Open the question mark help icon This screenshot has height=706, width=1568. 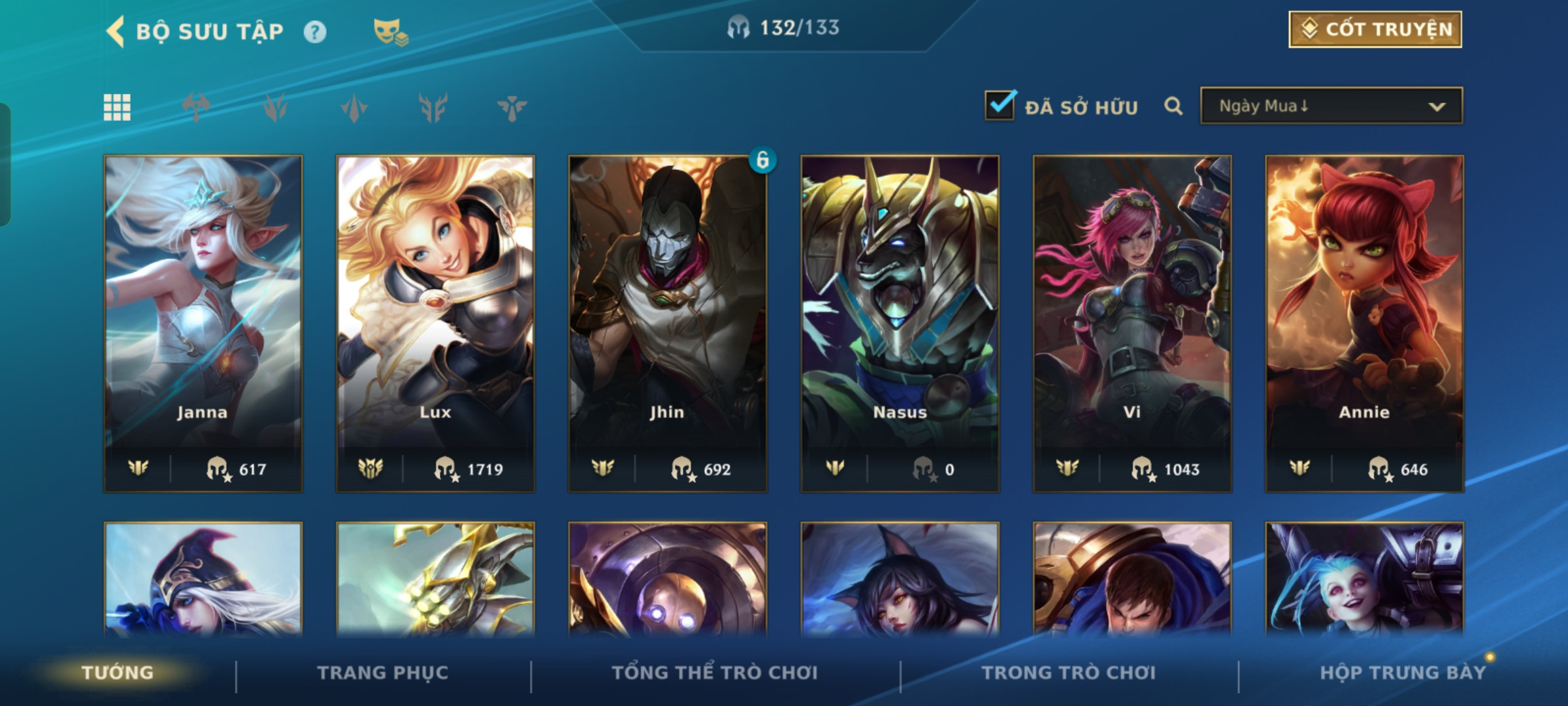click(x=315, y=32)
